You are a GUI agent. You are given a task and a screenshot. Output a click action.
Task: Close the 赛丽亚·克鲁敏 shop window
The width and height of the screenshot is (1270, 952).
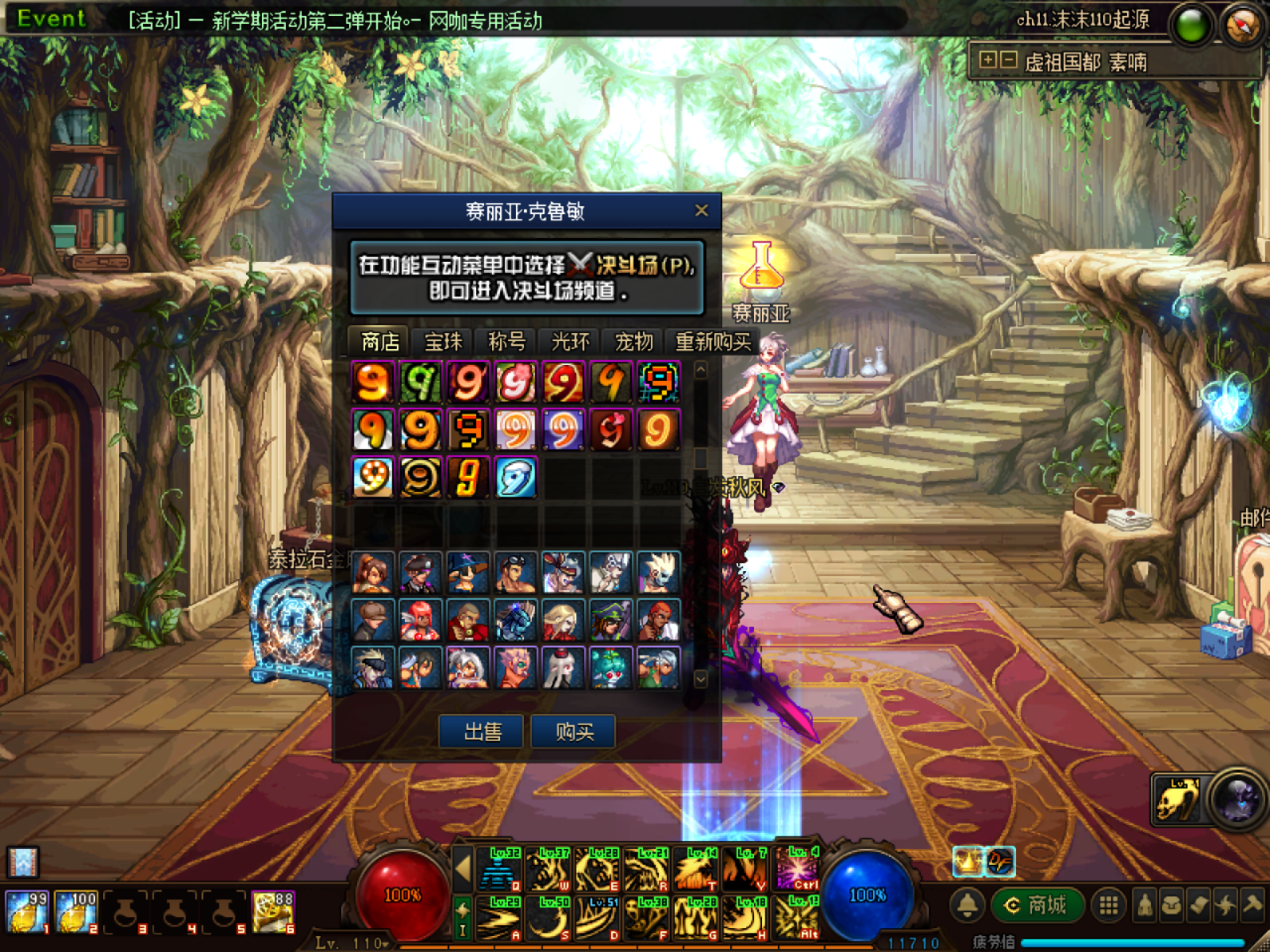pyautogui.click(x=701, y=210)
